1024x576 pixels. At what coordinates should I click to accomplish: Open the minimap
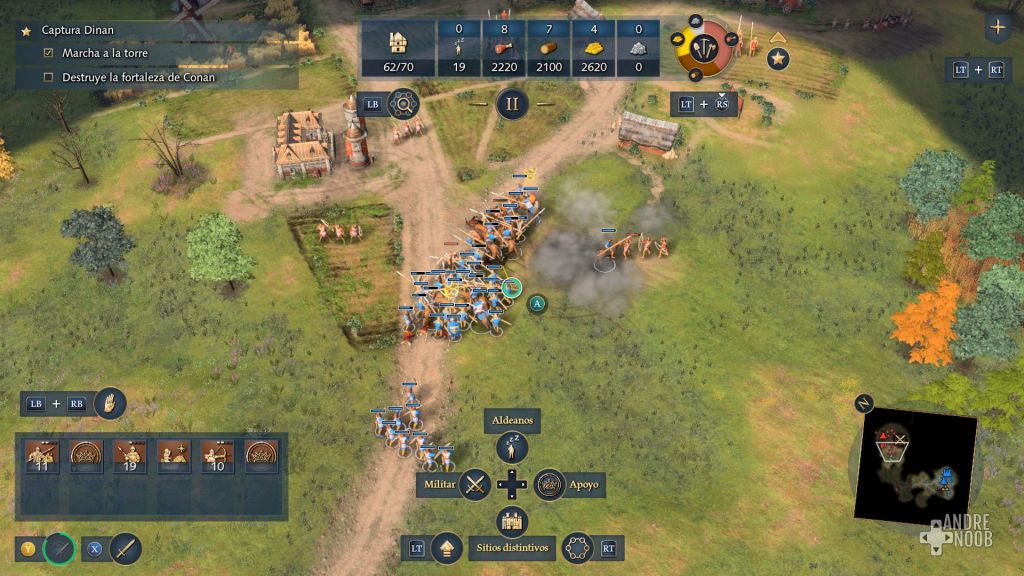click(x=915, y=466)
